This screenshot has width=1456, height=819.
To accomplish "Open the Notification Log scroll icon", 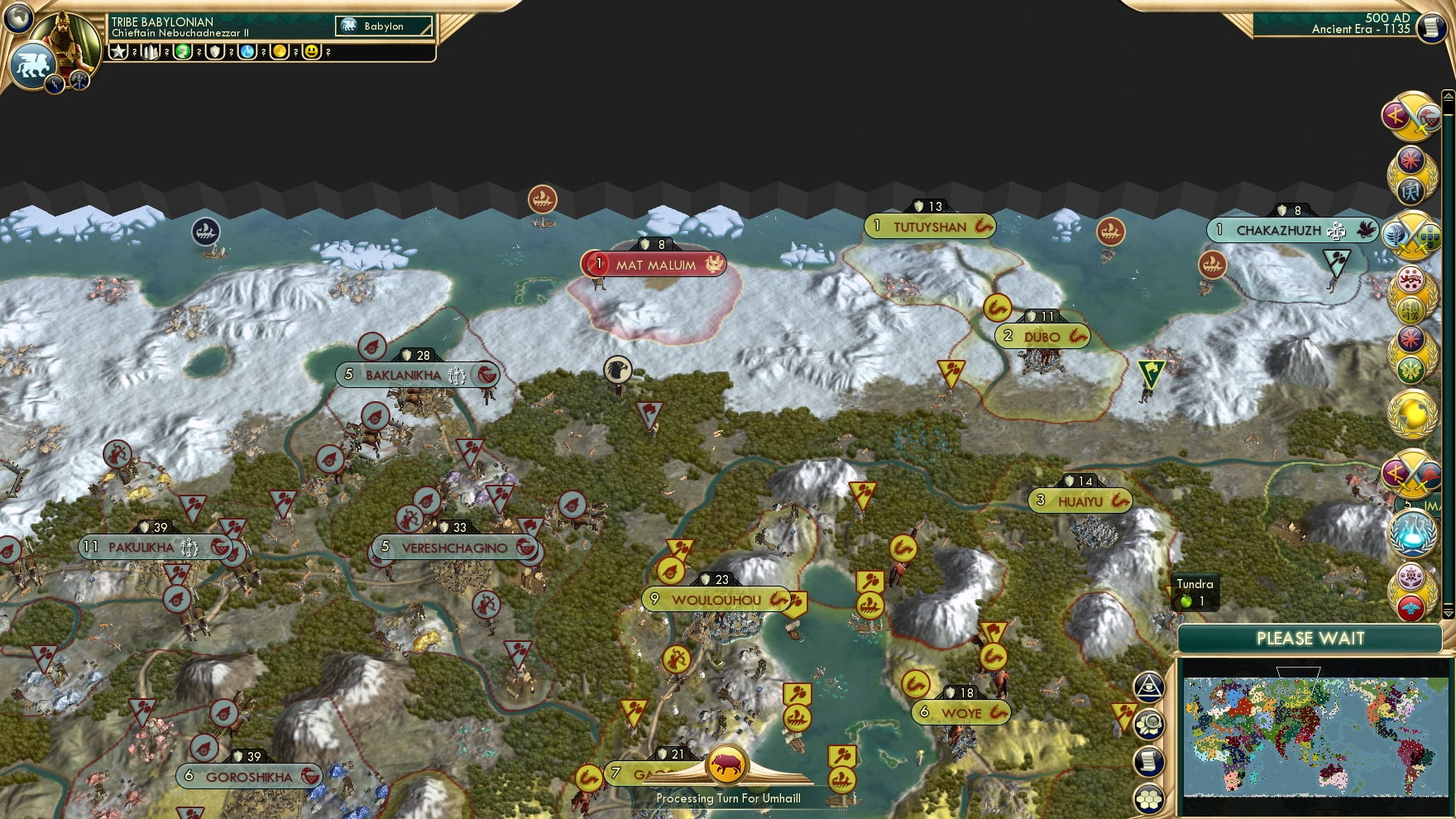I will click(1148, 761).
